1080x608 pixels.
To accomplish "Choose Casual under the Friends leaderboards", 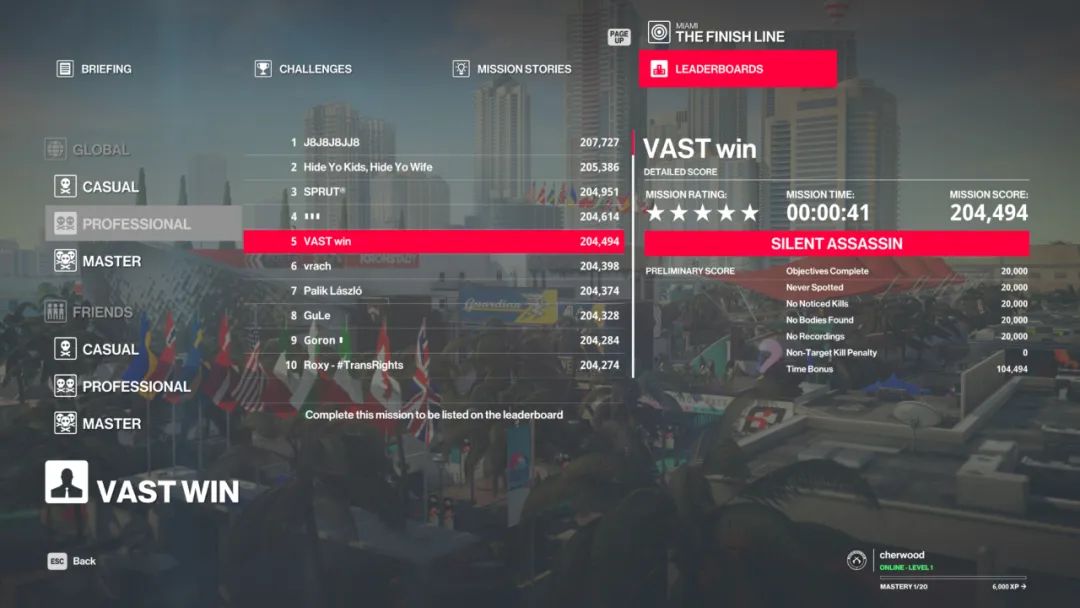I will (110, 349).
